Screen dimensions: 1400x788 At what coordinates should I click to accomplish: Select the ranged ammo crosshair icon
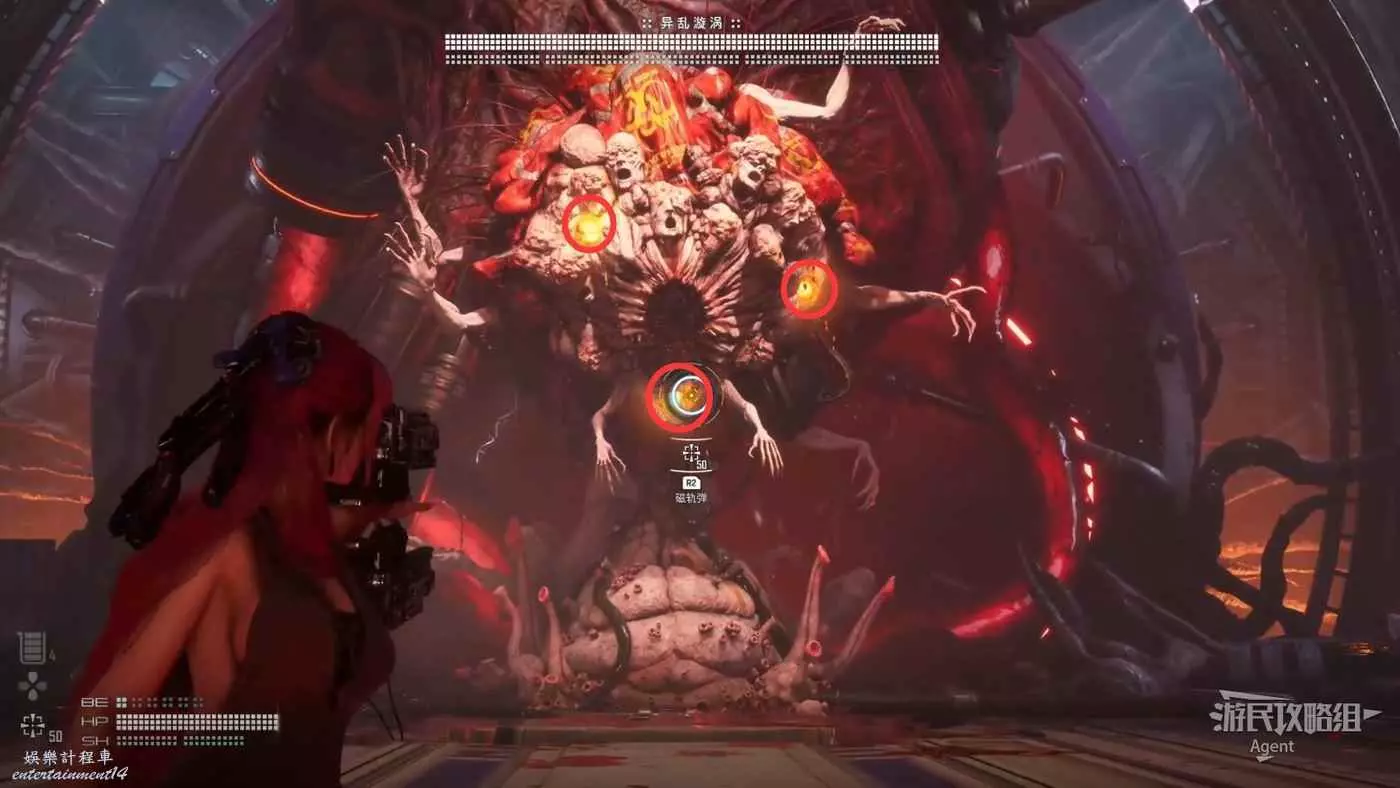[x=33, y=724]
